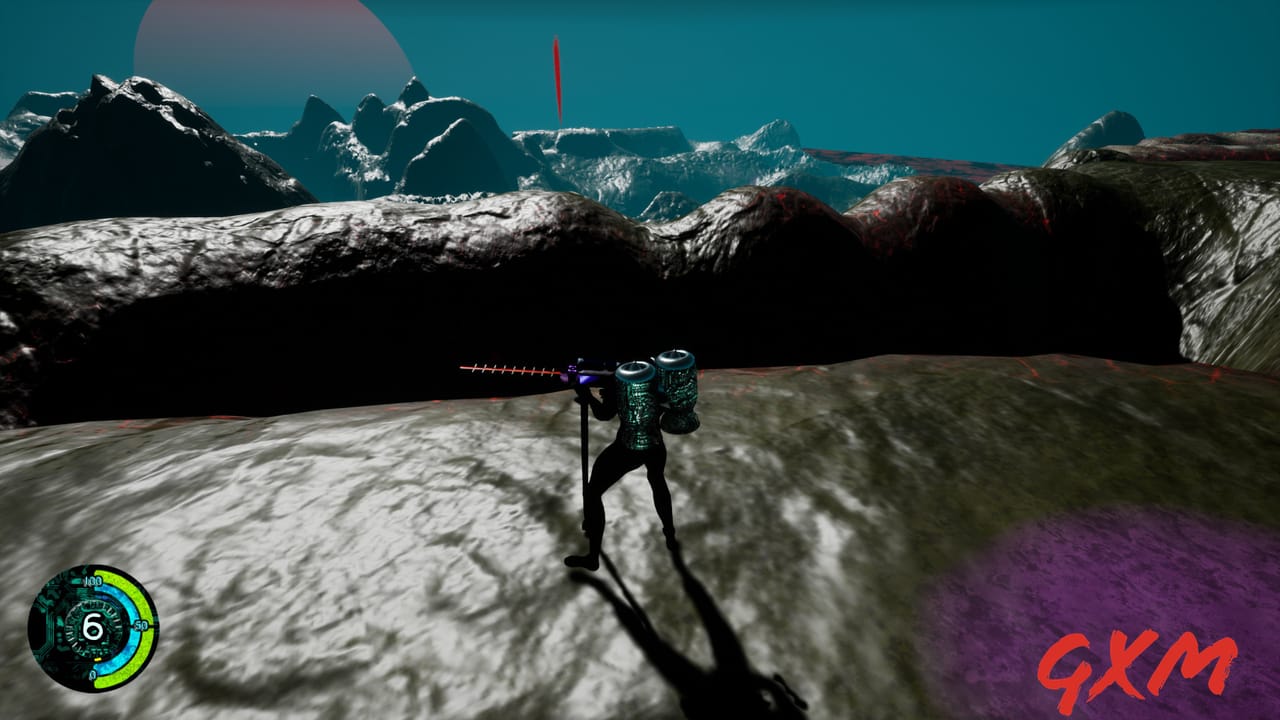The width and height of the screenshot is (1280, 720).
Task: Click the 0 marker on the gauge
Action: click(x=93, y=673)
